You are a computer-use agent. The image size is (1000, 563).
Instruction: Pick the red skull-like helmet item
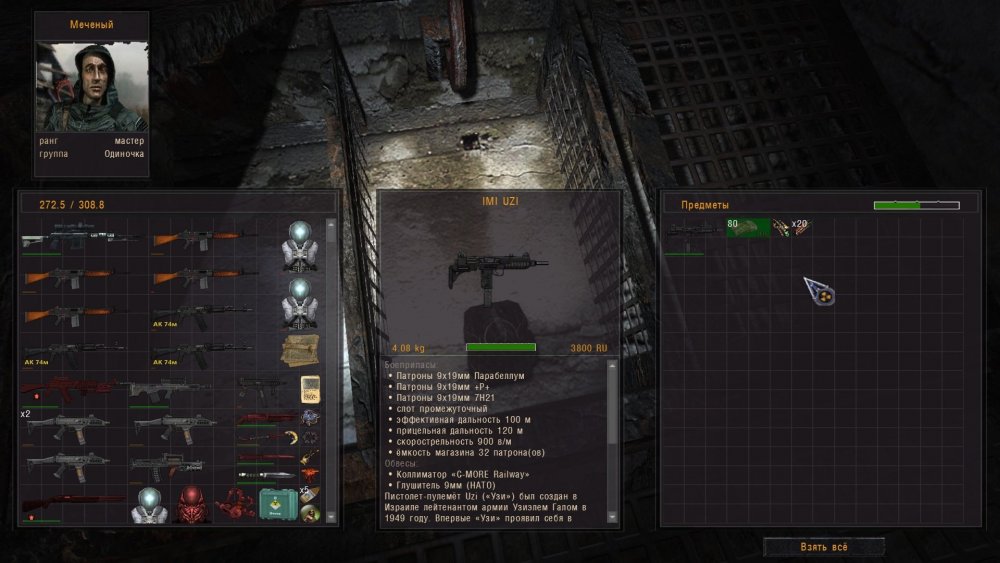tap(191, 506)
